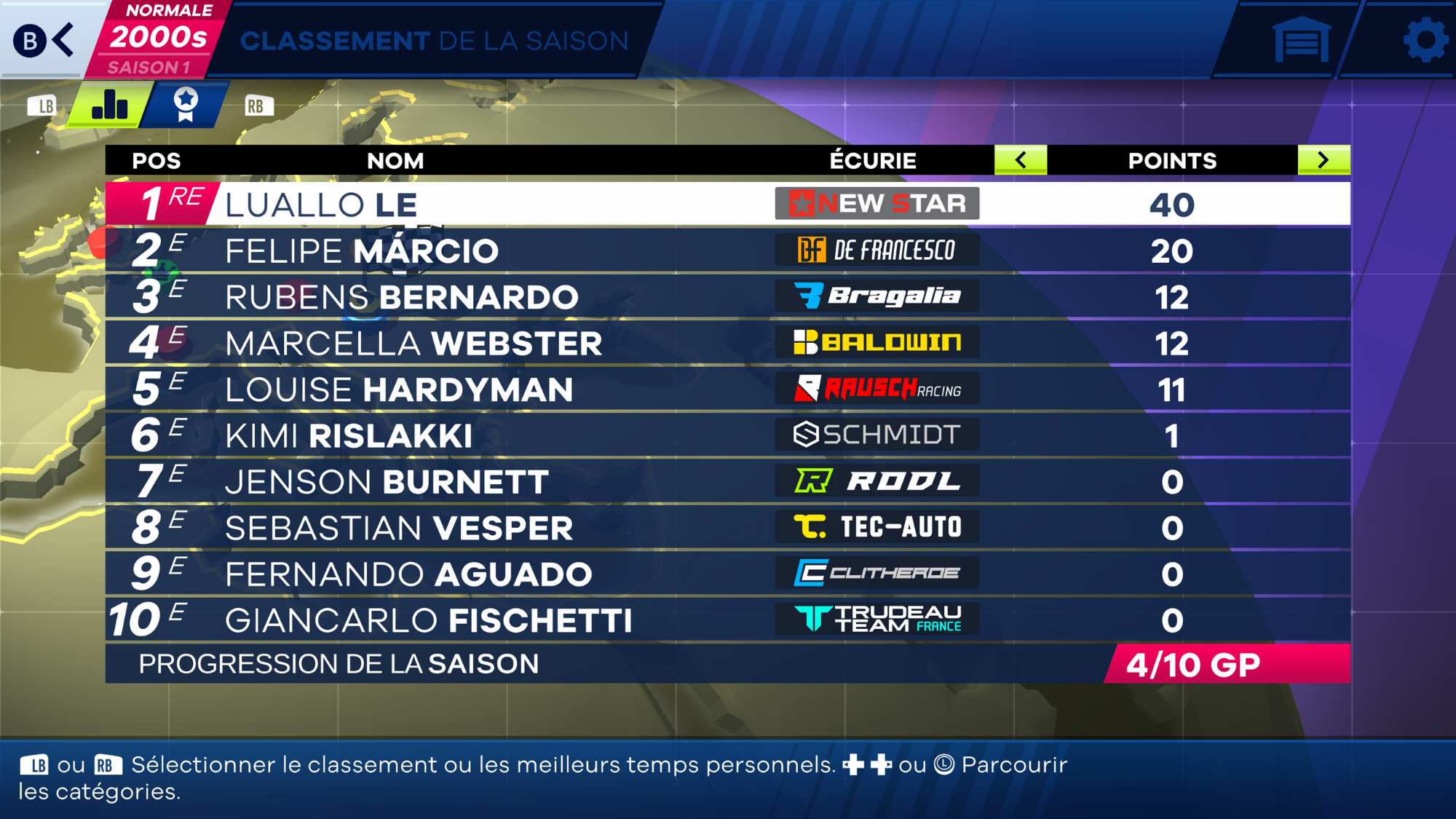Select Giancarlo Fischetti's row
Image resolution: width=1456 pixels, height=819 pixels.
pyautogui.click(x=728, y=620)
